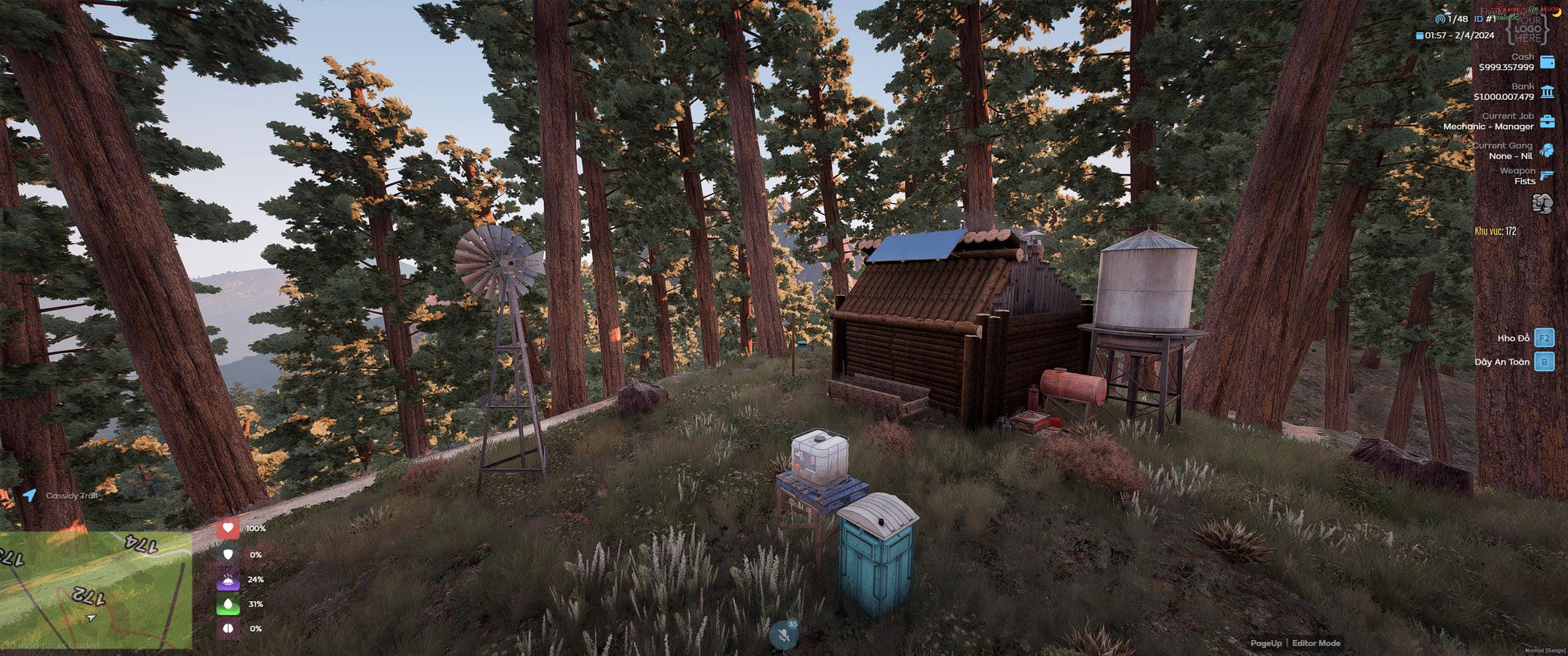Click the Cash wallet icon
The width and height of the screenshot is (1568, 656).
1547,62
